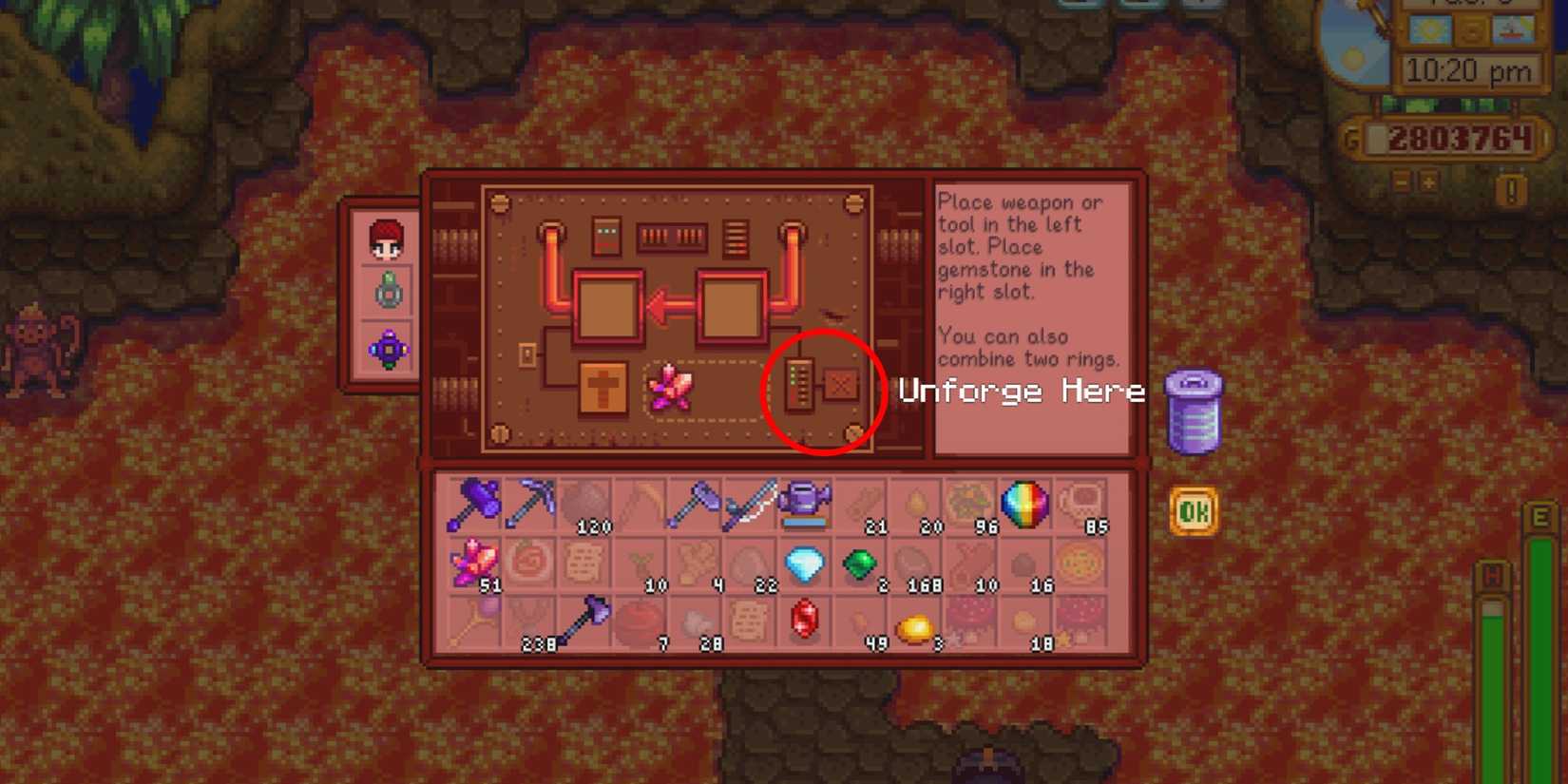The image size is (1568, 784).
Task: Select the stack of 51 Cinder Shards
Action: click(x=473, y=563)
